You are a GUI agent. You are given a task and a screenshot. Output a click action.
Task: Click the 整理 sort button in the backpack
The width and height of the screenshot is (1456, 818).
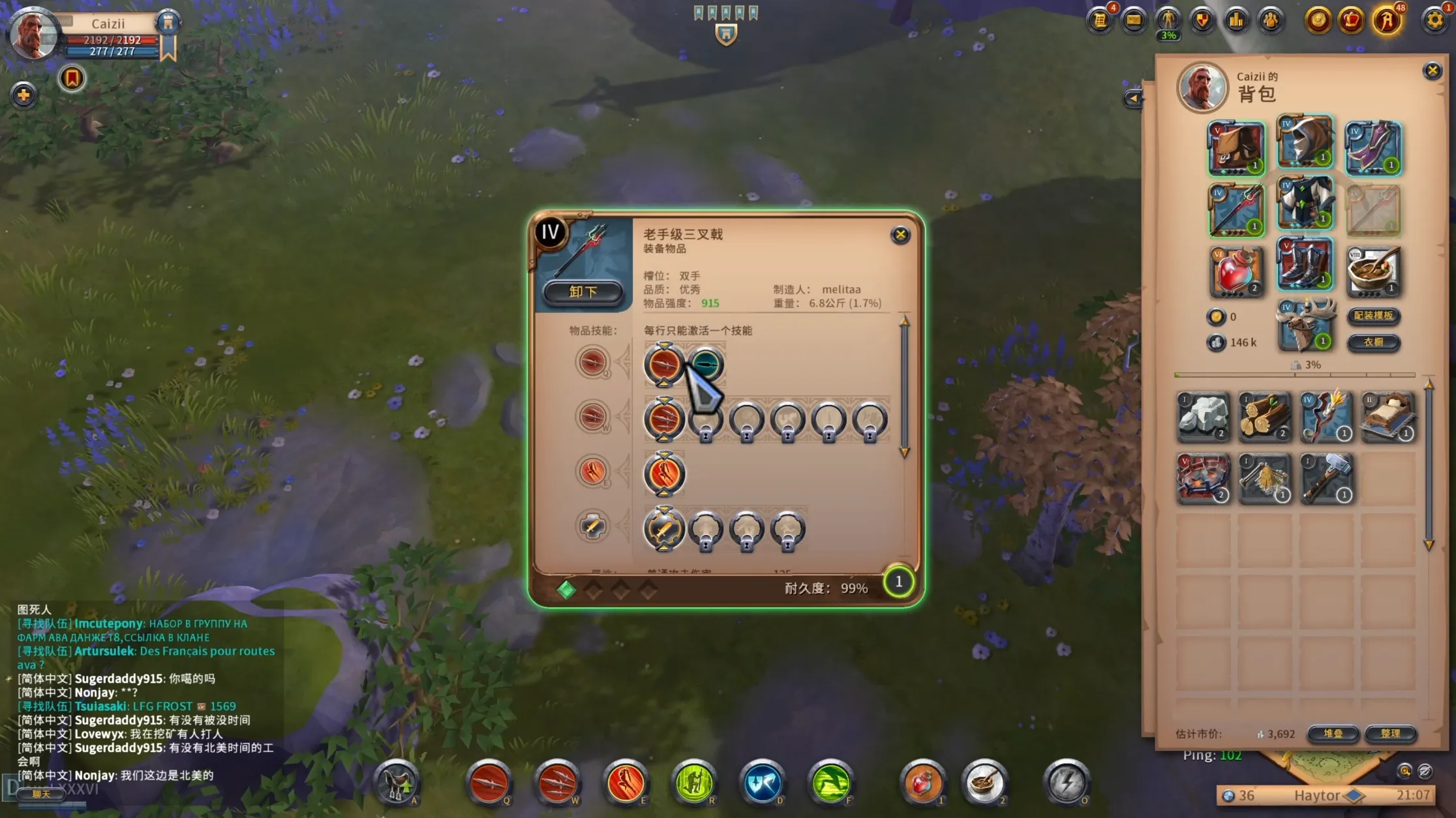tap(1390, 734)
